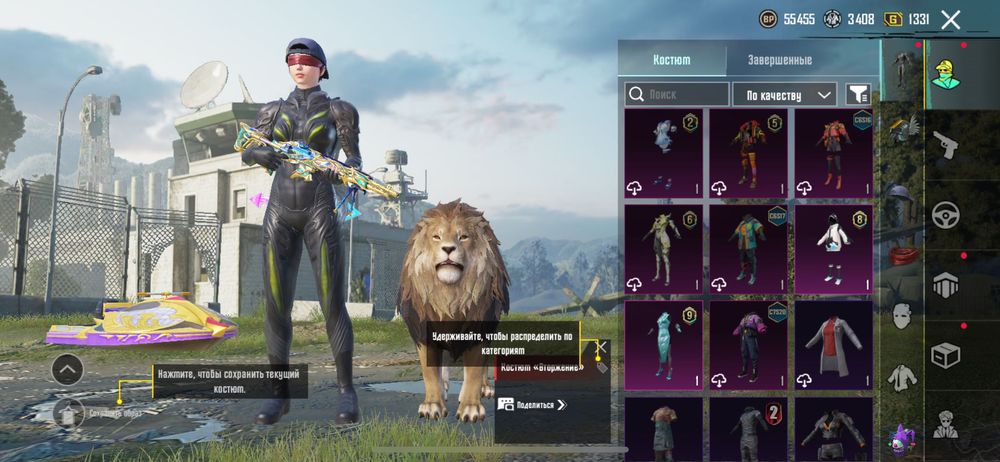1000x462 pixels.
Task: Close the inventory screen with the X
Action: coord(951,19)
